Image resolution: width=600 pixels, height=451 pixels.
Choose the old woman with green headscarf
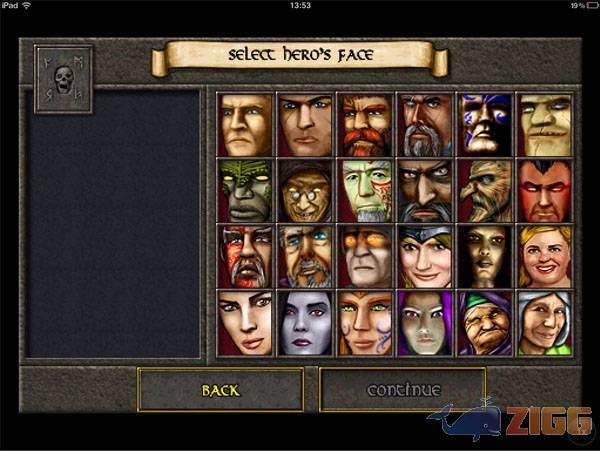pos(484,322)
